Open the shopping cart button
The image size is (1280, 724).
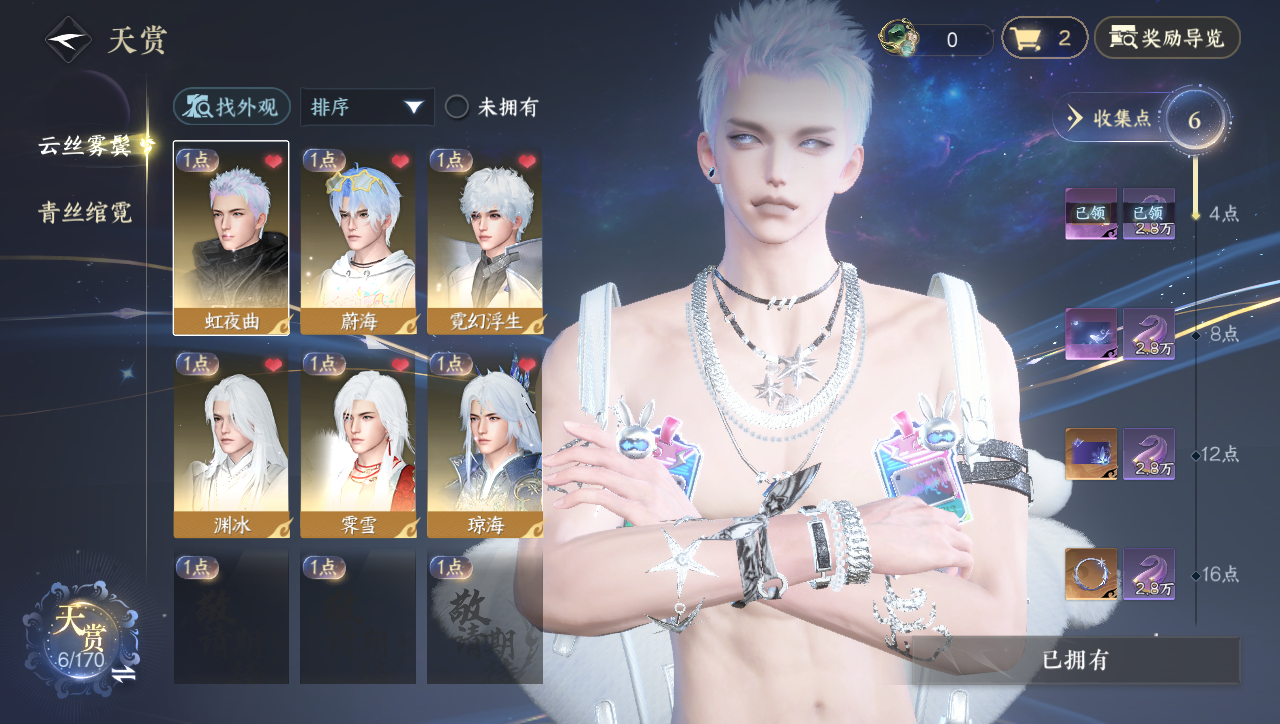click(x=1044, y=38)
